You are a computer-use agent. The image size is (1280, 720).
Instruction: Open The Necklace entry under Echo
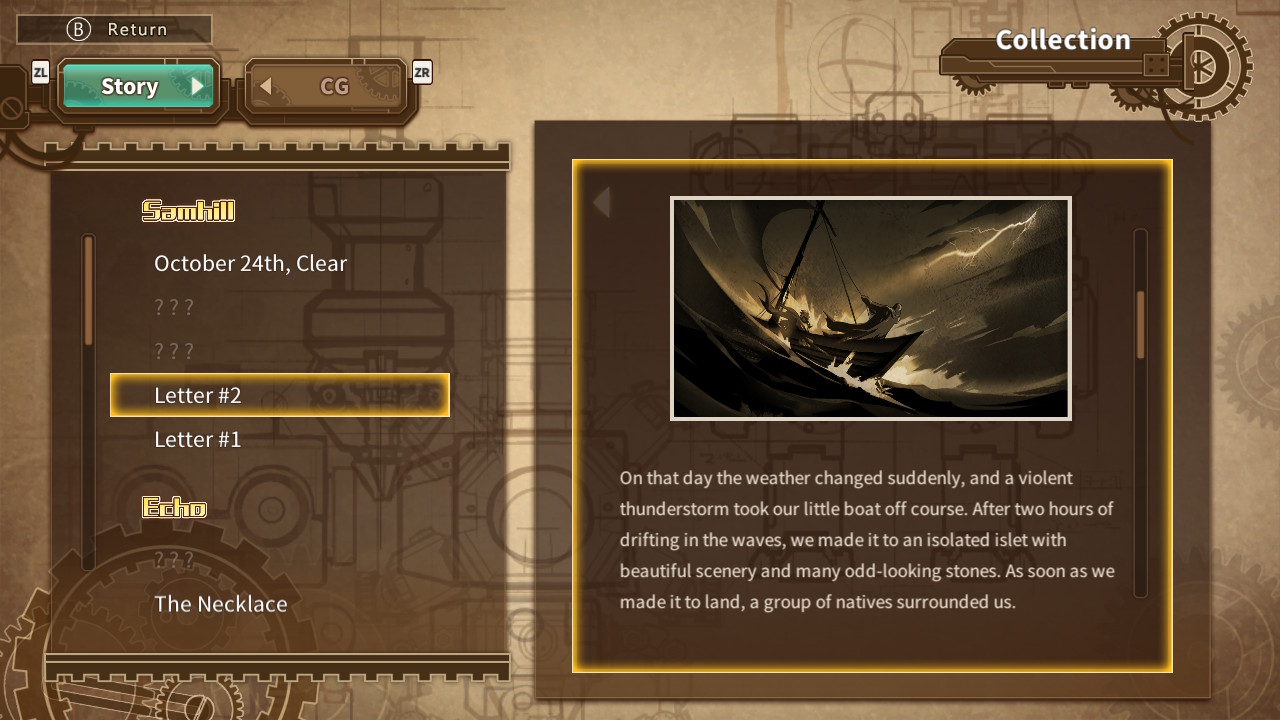220,604
